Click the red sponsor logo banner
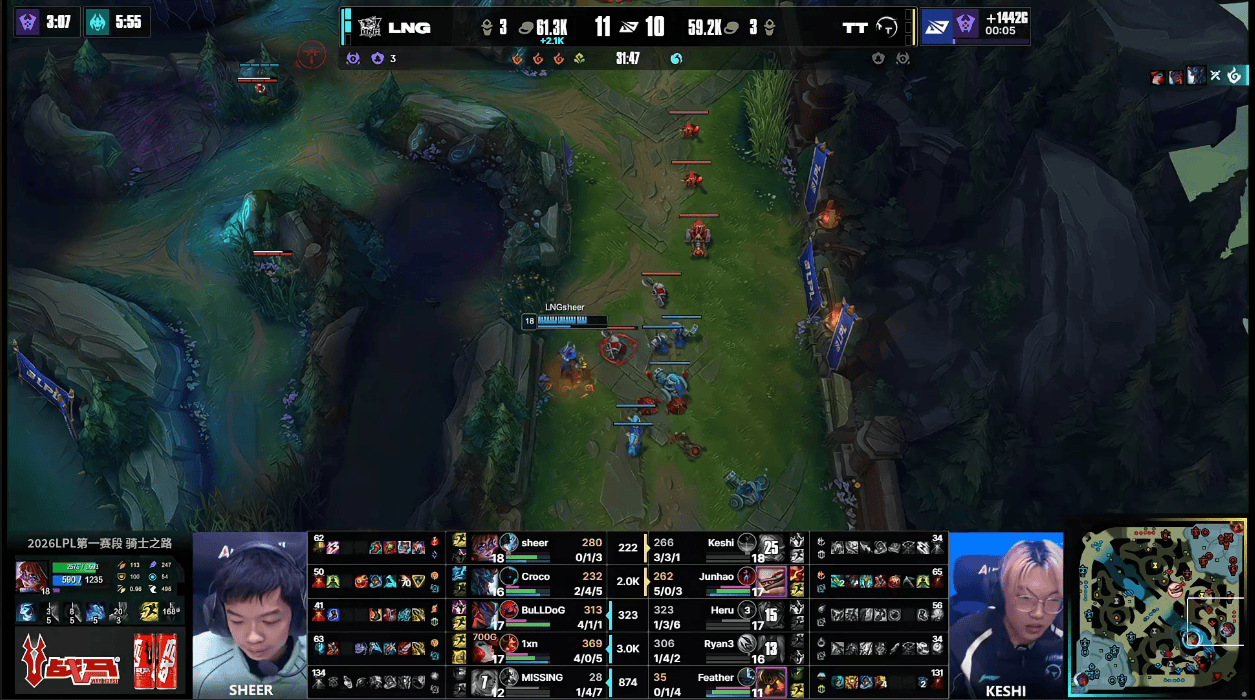Viewport: 1255px width, 700px height. pos(72,662)
